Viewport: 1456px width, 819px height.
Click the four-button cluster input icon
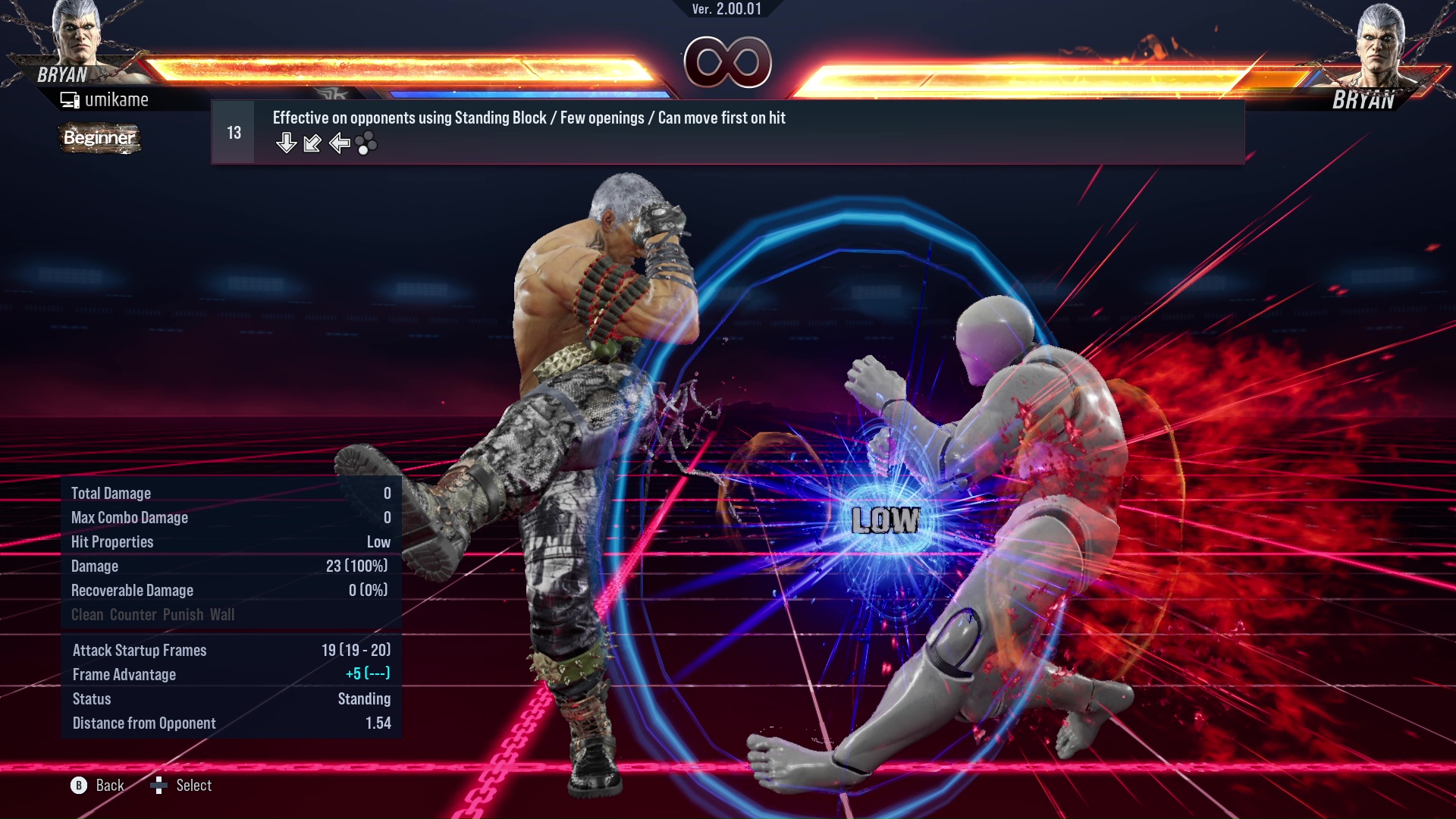tap(365, 144)
